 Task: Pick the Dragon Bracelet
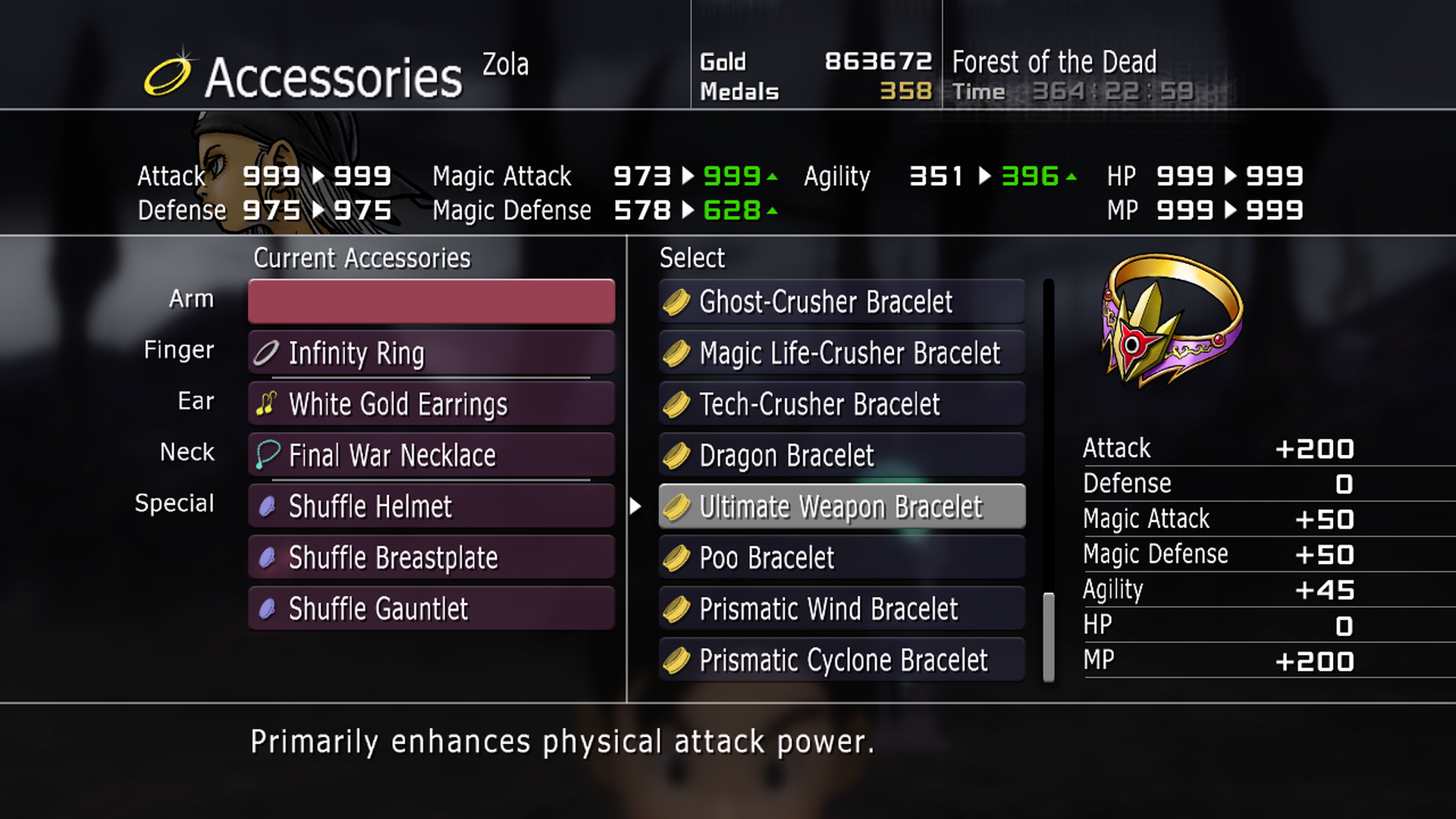click(842, 456)
